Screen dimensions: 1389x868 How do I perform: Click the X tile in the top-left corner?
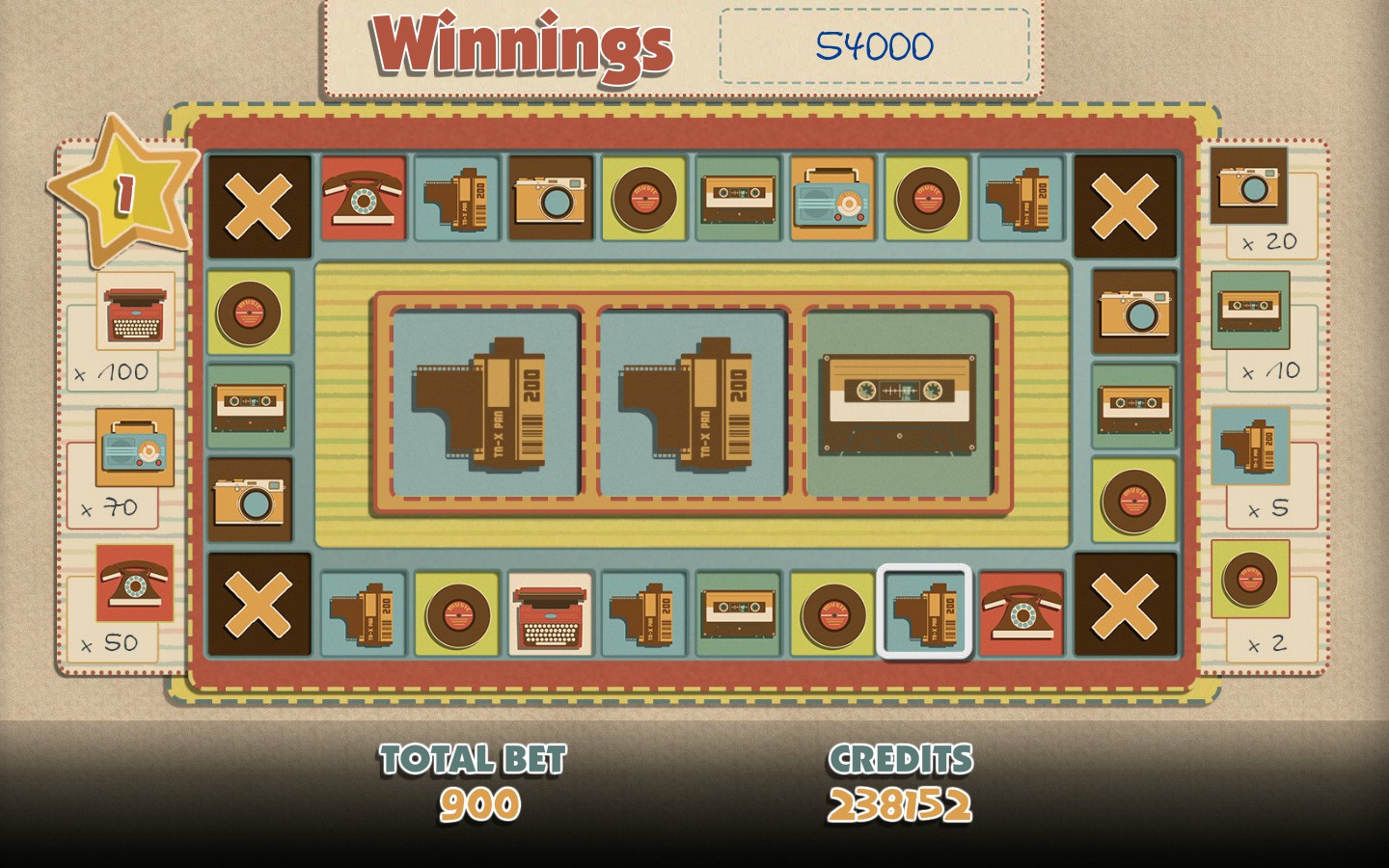pyautogui.click(x=259, y=203)
